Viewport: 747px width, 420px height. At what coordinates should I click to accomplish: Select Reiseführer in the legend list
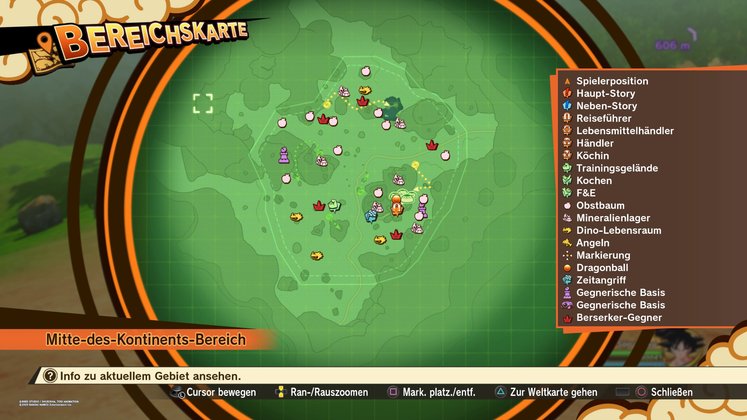click(606, 118)
